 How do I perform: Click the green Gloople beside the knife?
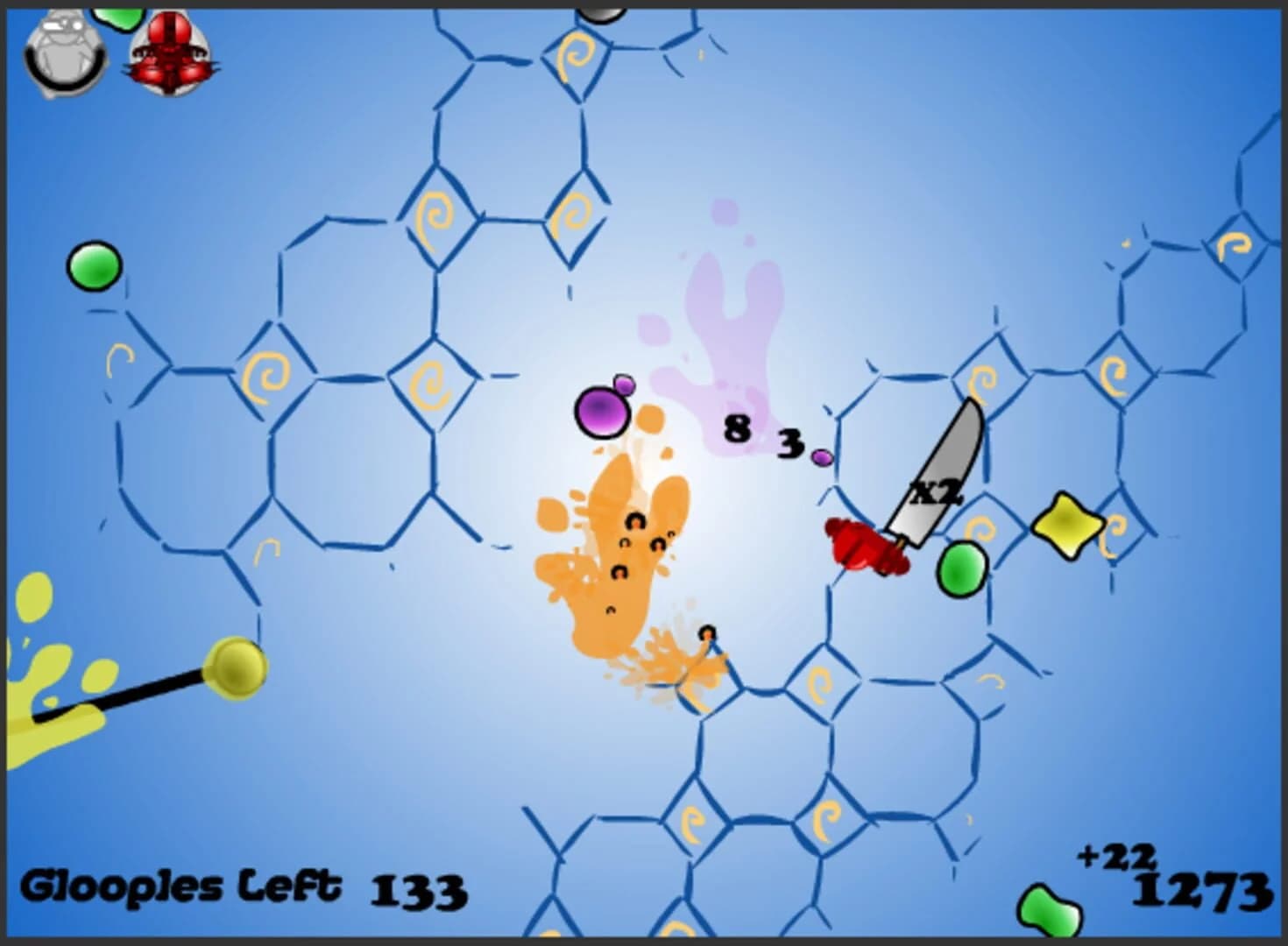(x=964, y=569)
